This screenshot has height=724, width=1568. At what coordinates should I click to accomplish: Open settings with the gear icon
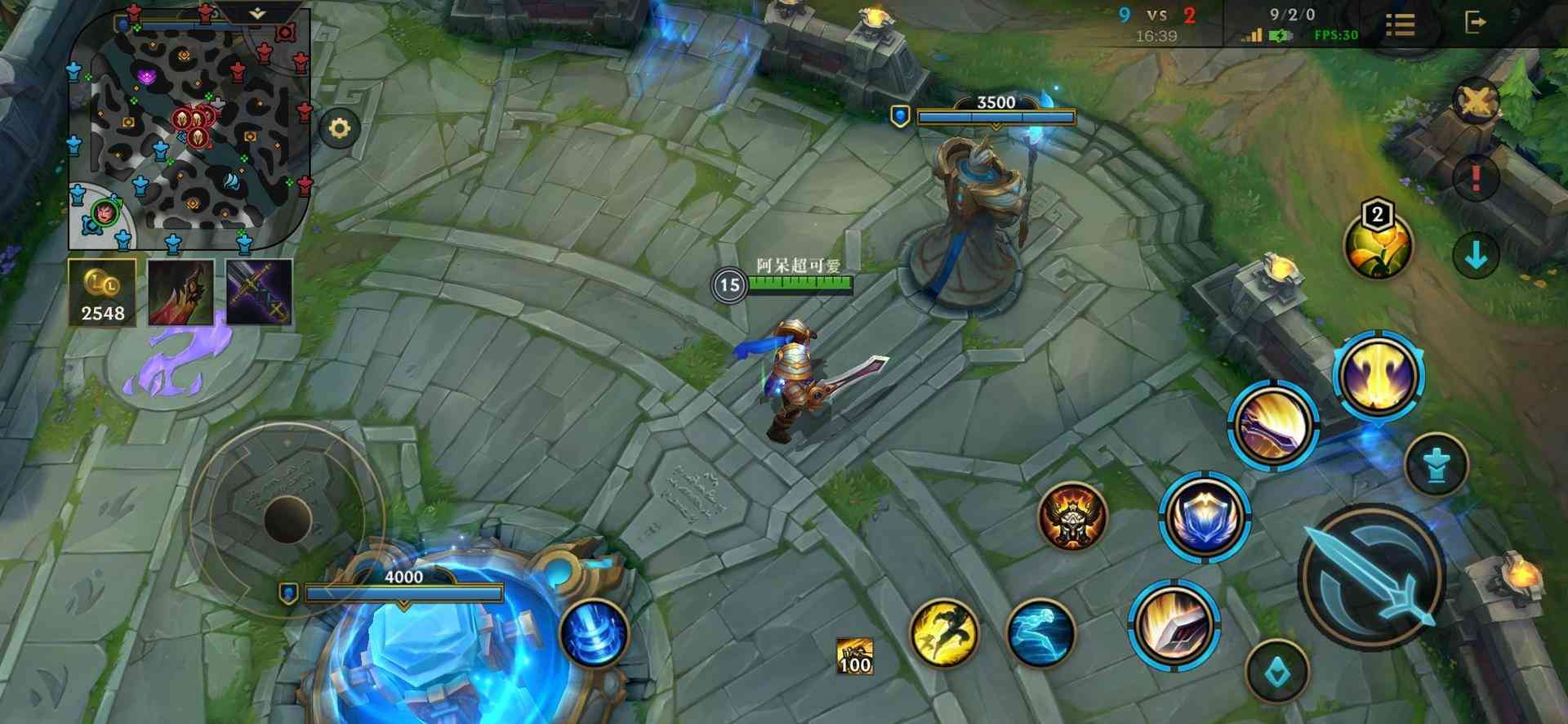coord(340,128)
